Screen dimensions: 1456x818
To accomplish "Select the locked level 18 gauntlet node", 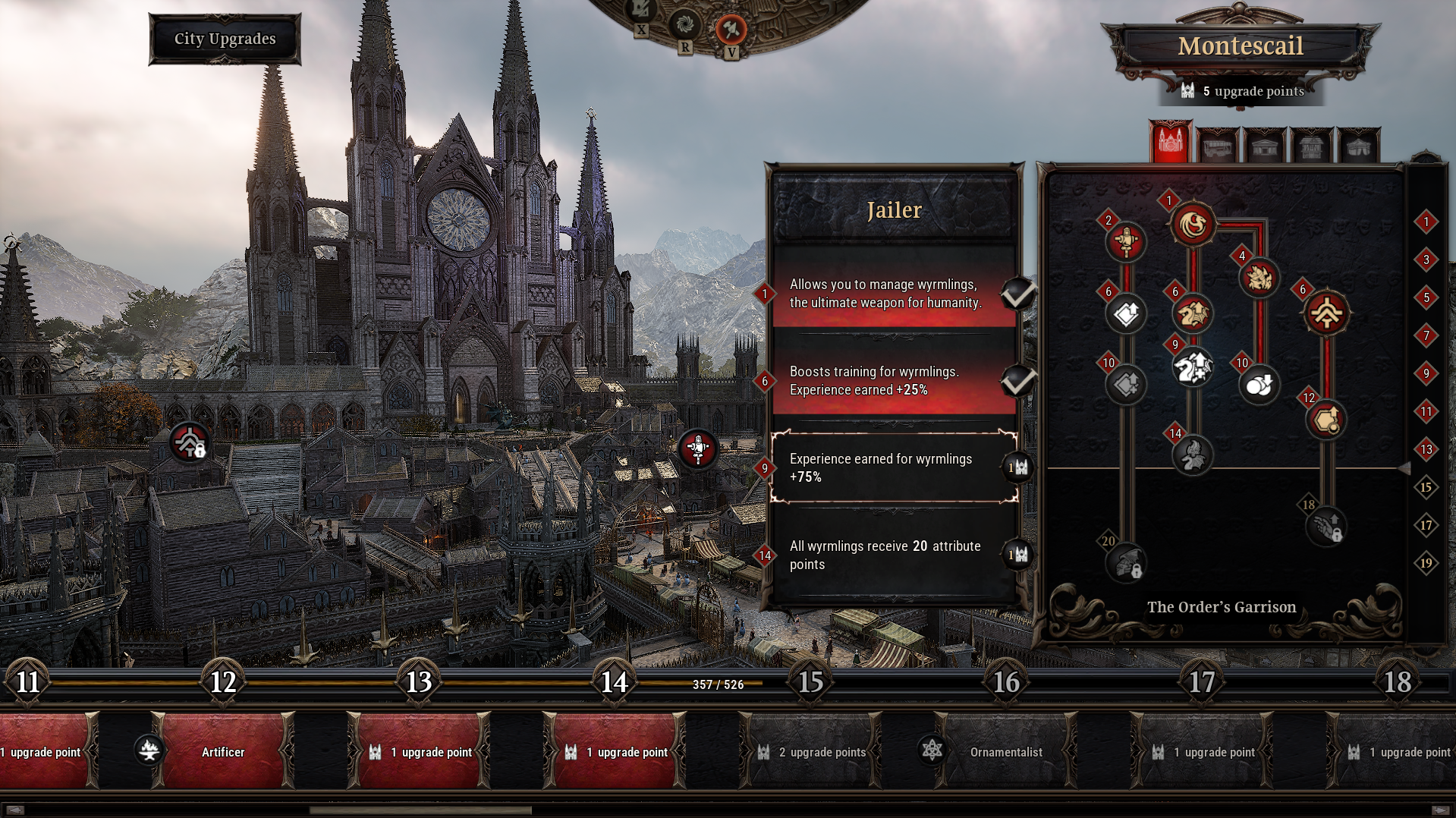I will coord(1326,527).
